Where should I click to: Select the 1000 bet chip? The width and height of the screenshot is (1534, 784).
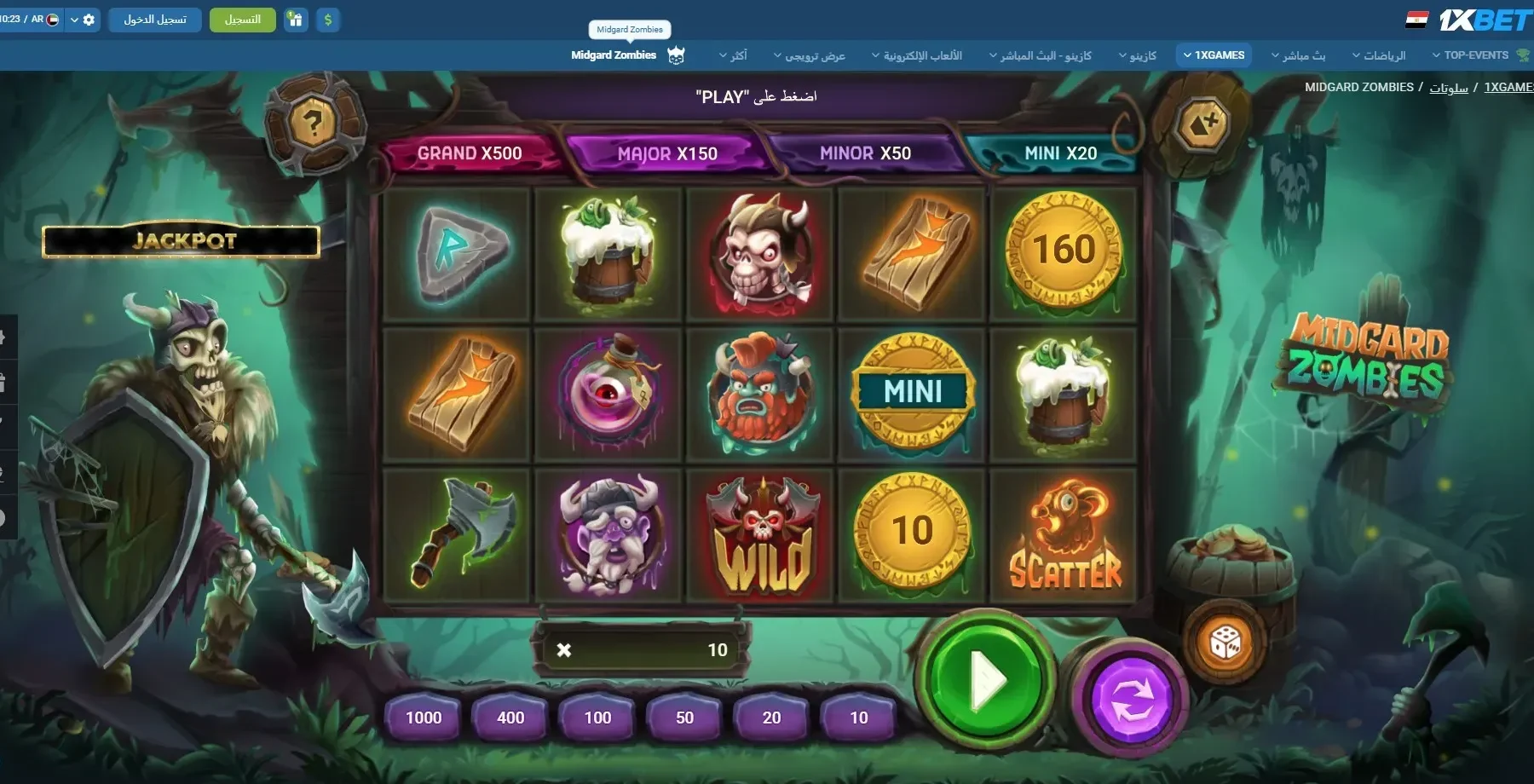424,718
